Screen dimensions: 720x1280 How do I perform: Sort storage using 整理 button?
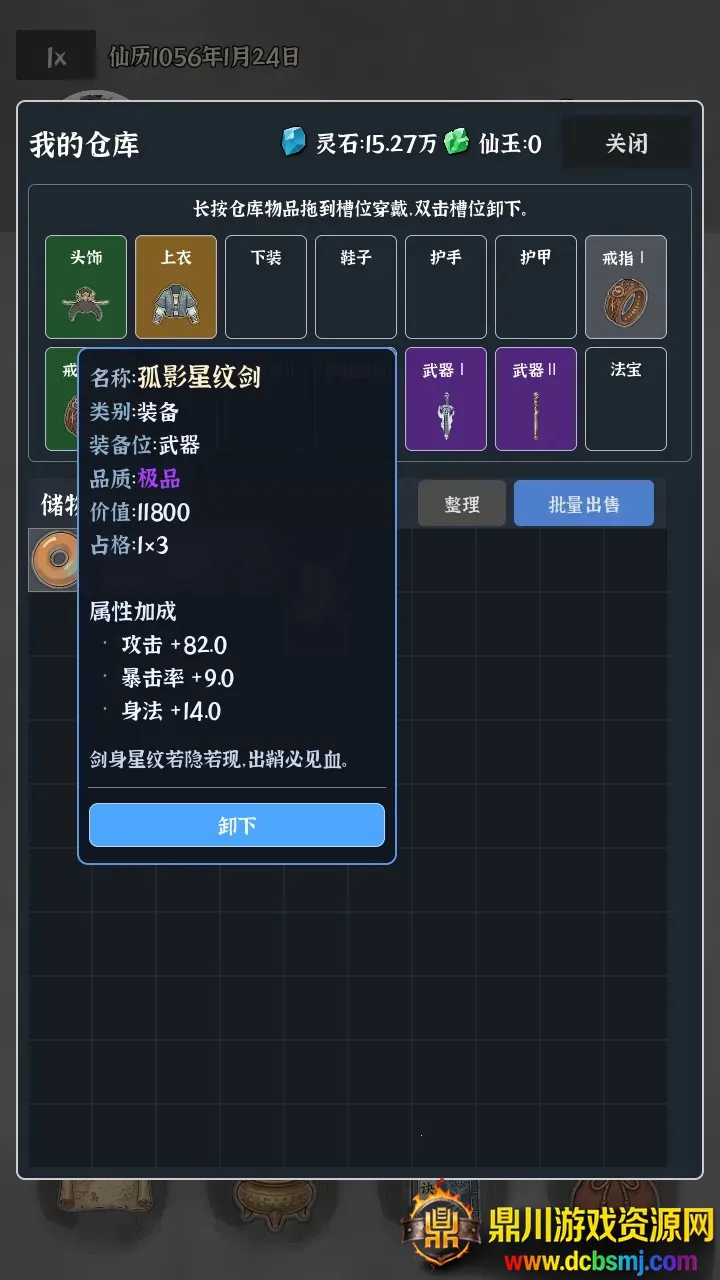(x=461, y=504)
